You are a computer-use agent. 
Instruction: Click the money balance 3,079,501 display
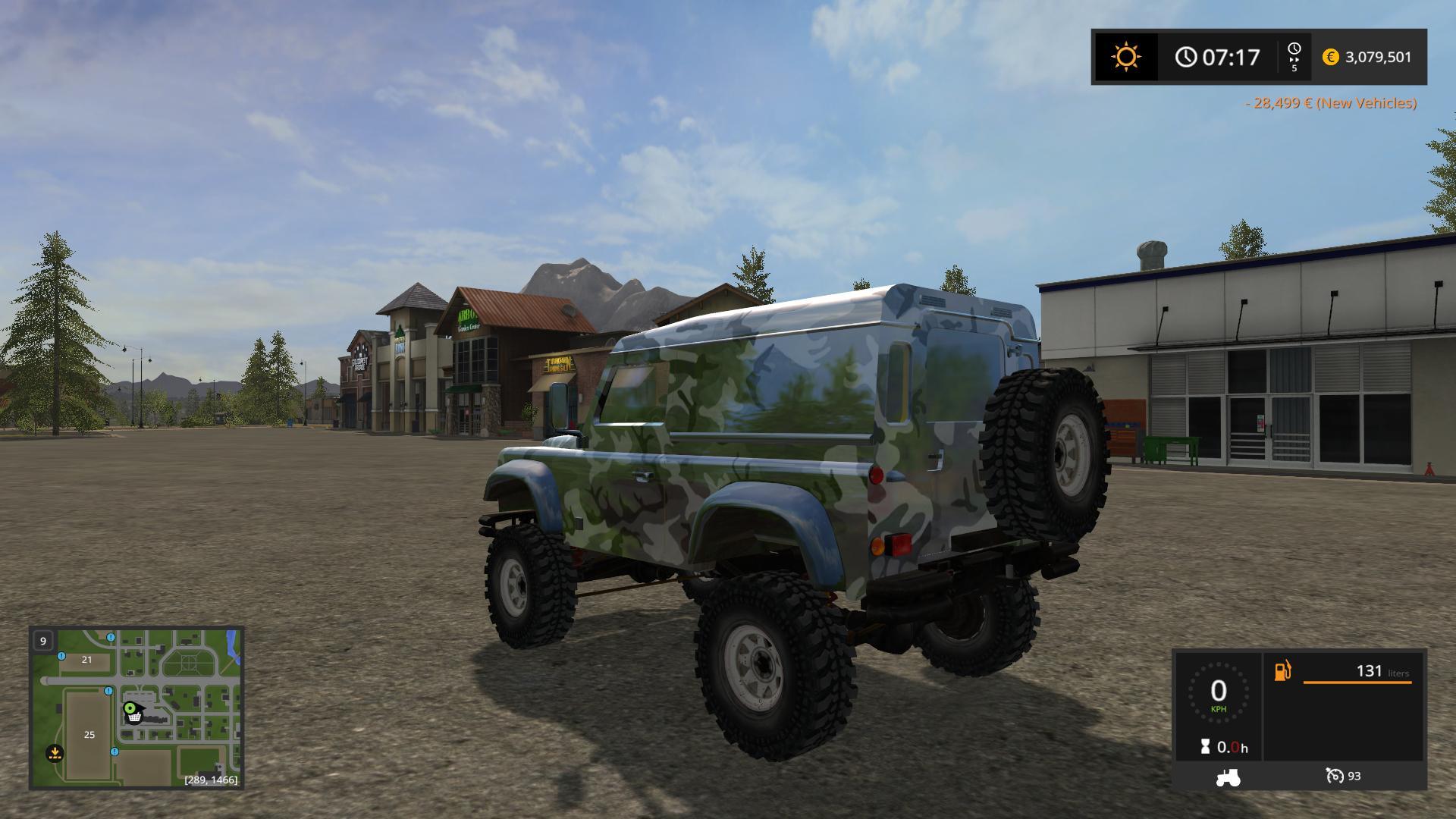[x=1377, y=56]
